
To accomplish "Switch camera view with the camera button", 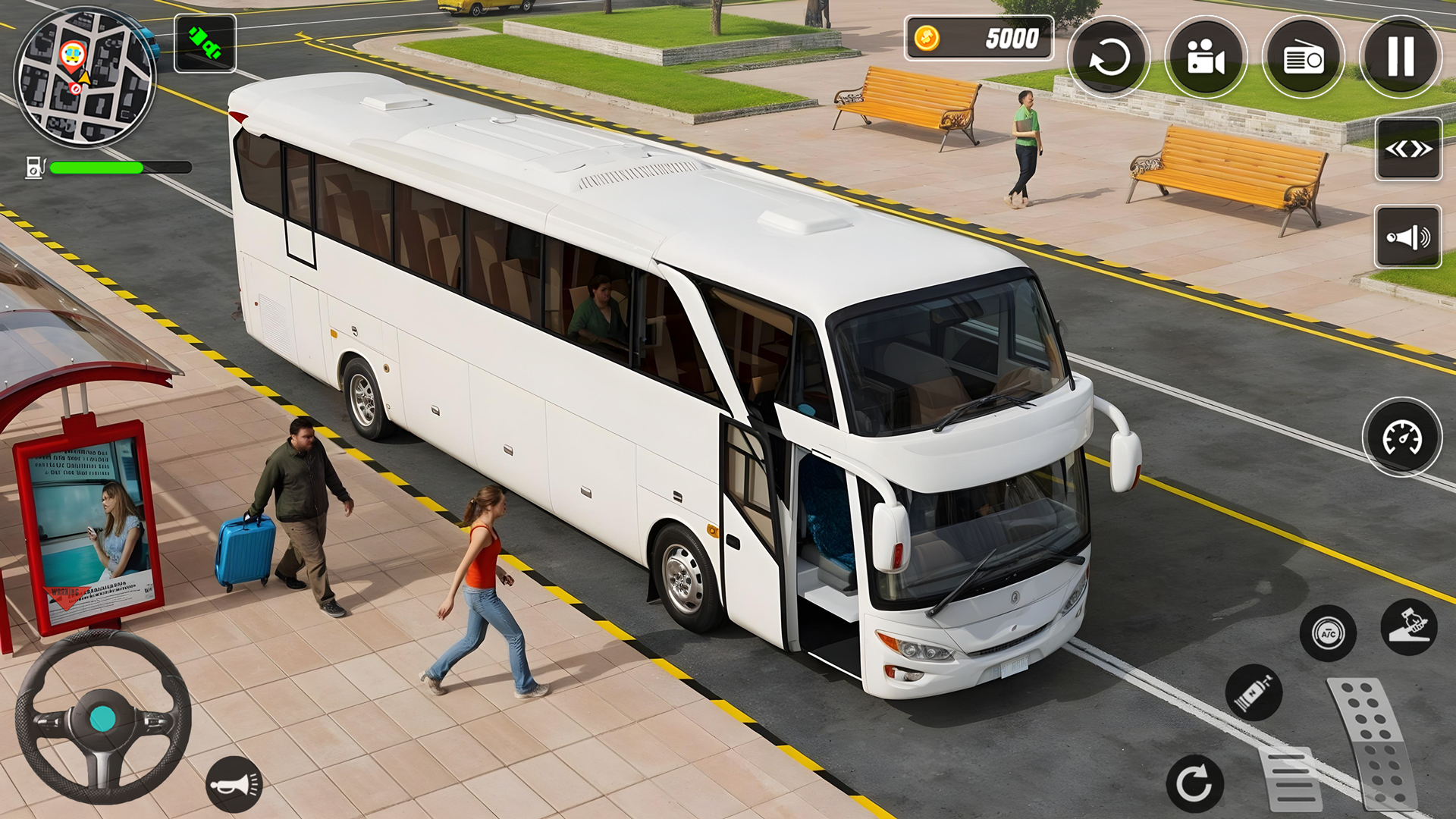I will point(1206,58).
